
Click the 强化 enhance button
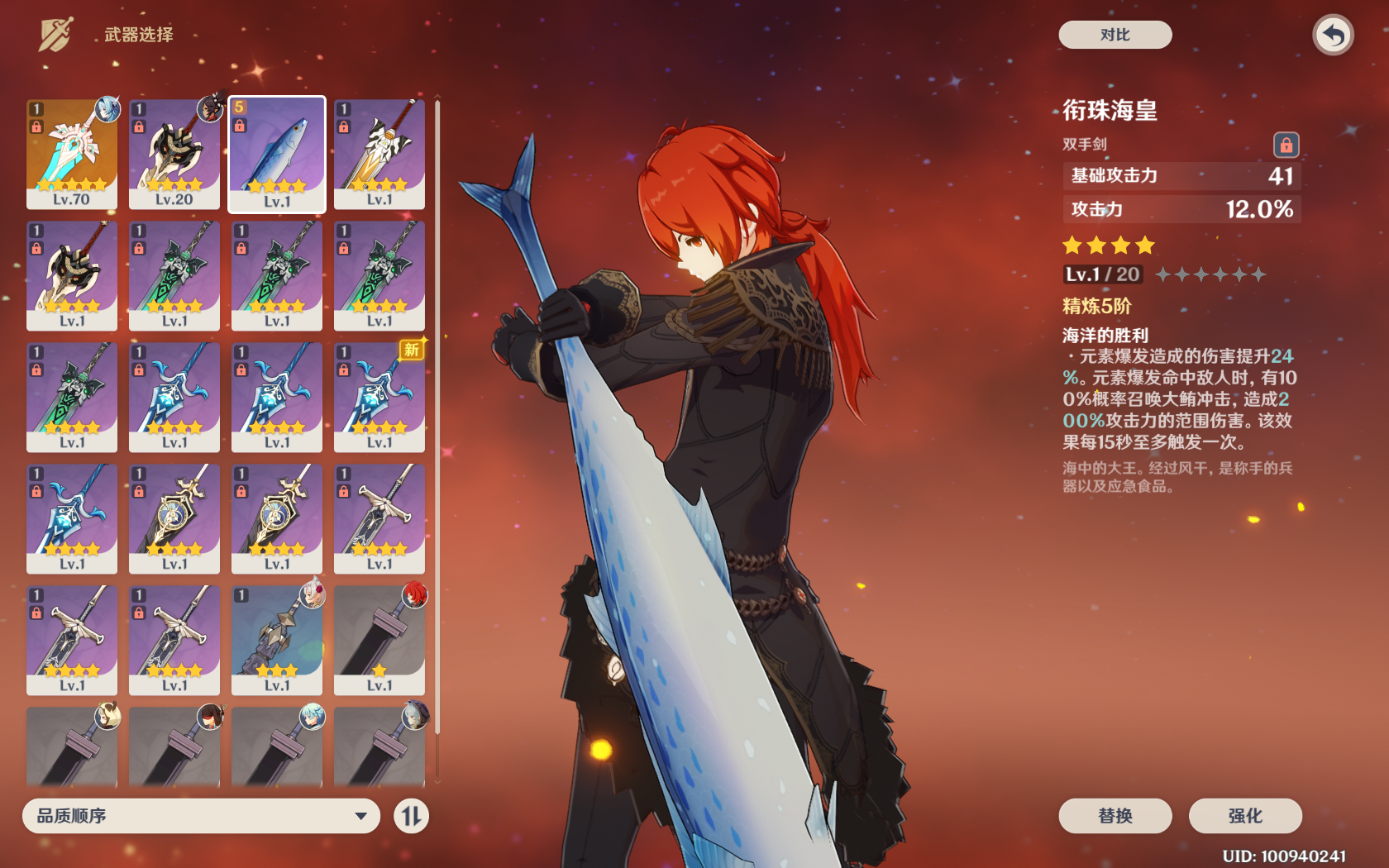pos(1244,816)
